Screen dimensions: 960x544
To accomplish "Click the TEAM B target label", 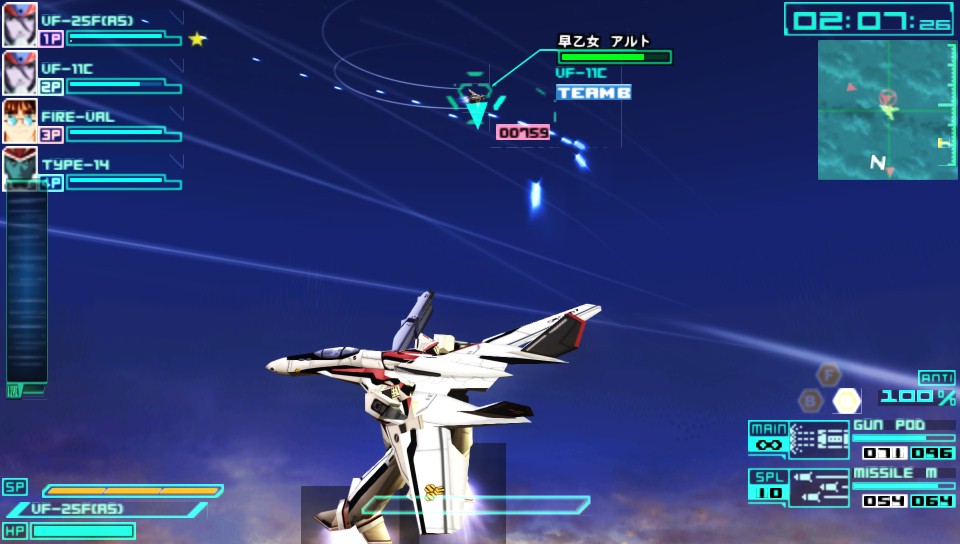I will [594, 92].
